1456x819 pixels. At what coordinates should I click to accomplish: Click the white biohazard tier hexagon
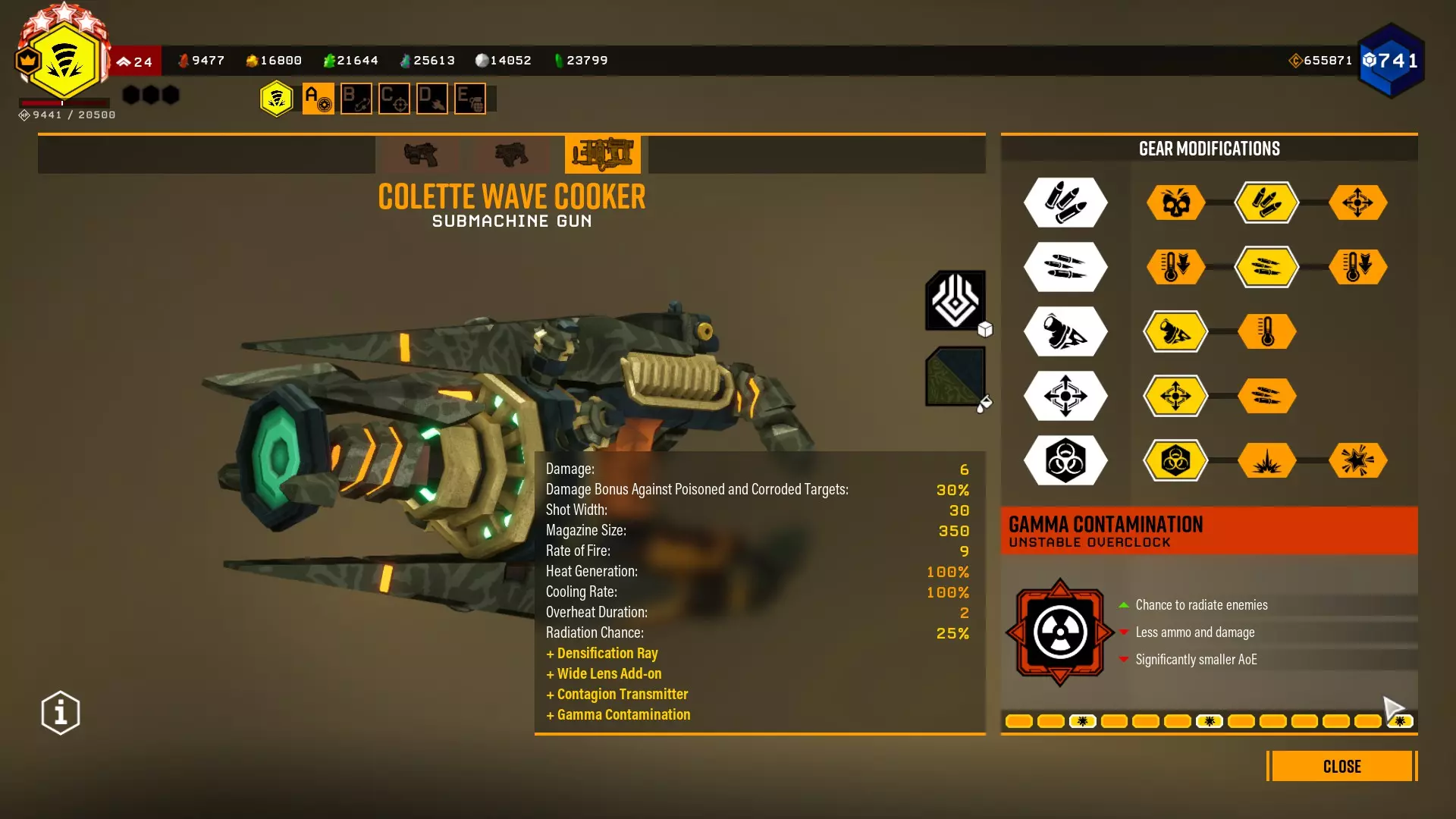[1065, 460]
